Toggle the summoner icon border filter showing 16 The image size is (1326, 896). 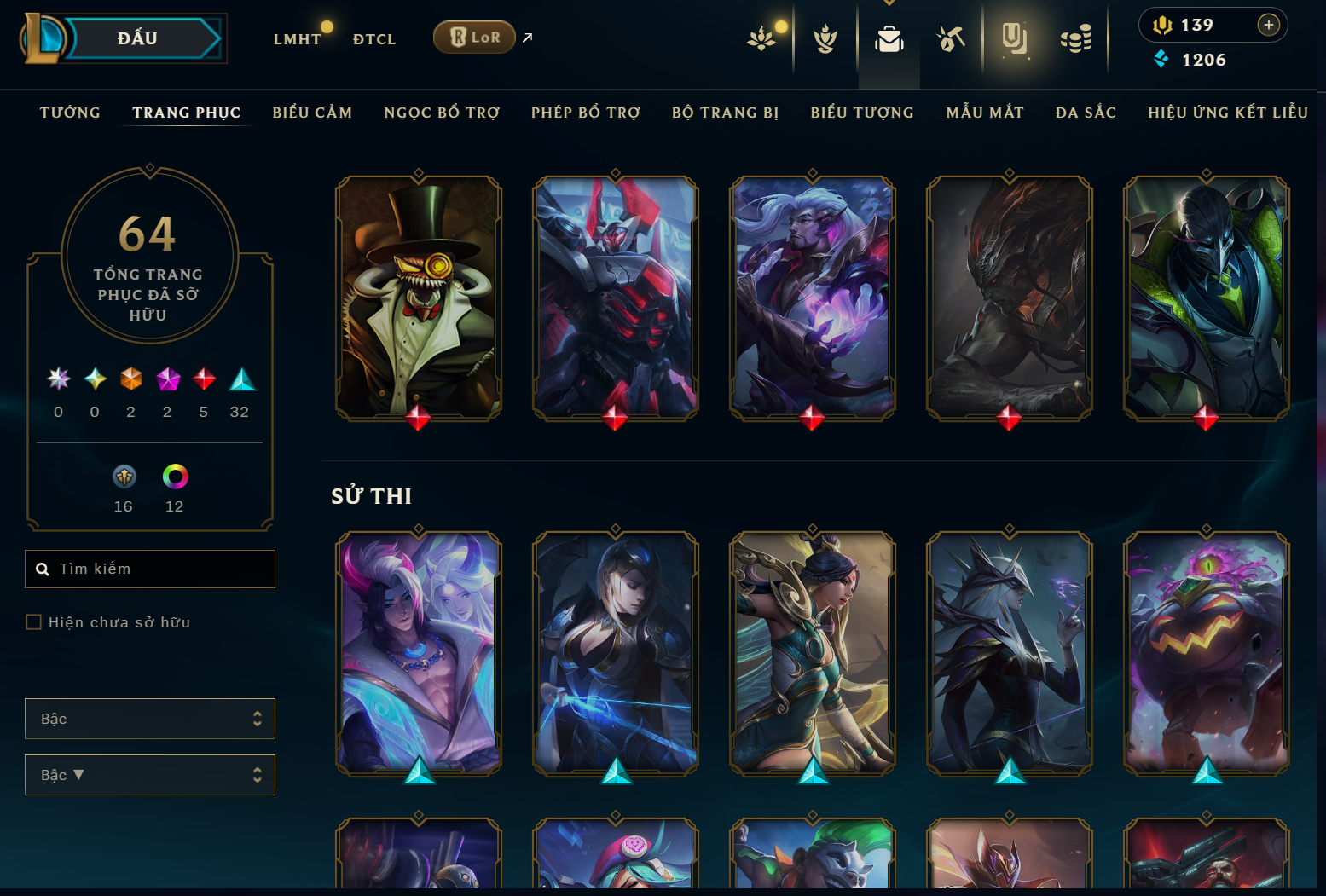pyautogui.click(x=124, y=477)
